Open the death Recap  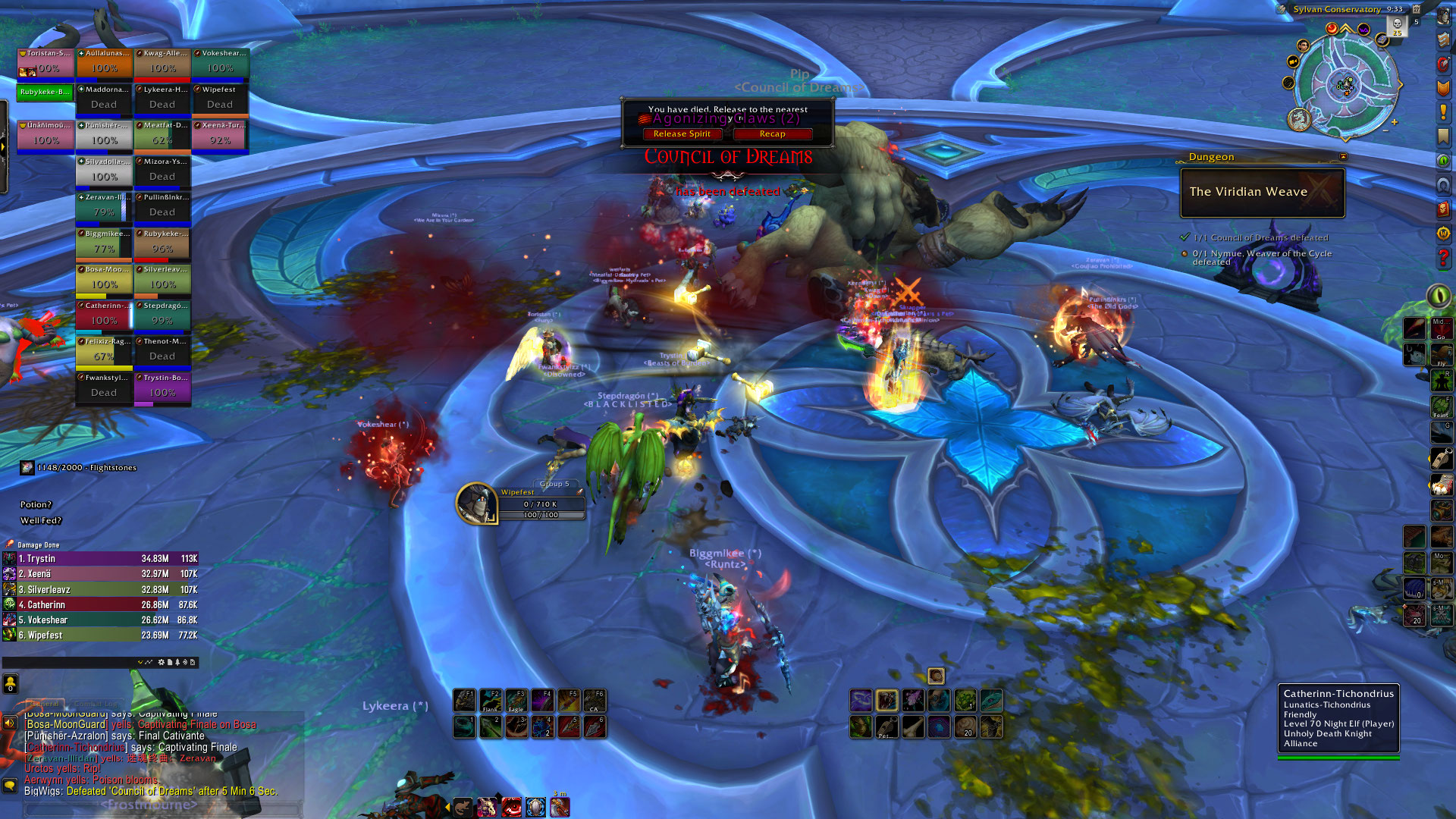click(x=772, y=134)
